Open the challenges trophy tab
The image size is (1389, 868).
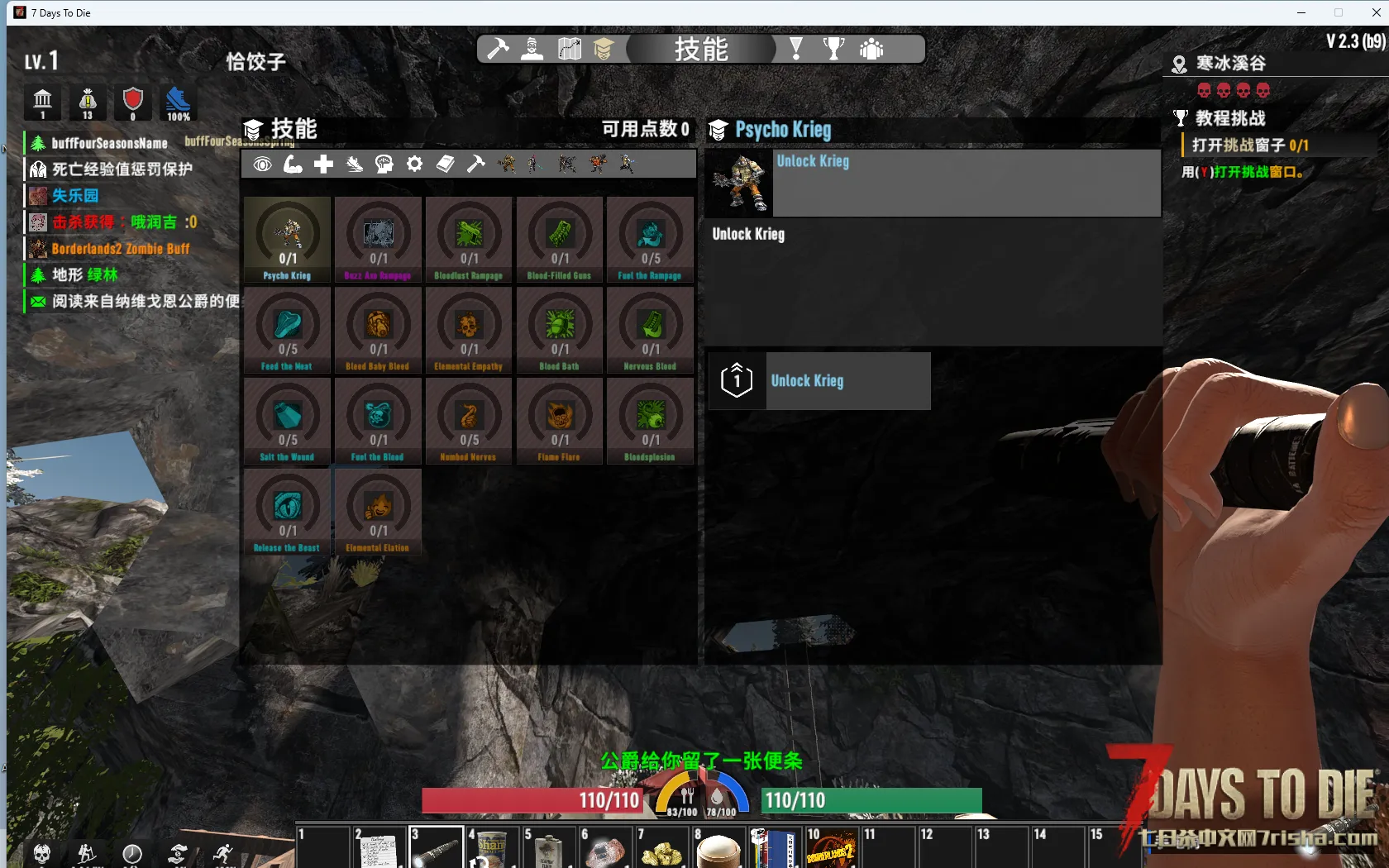pyautogui.click(x=833, y=50)
